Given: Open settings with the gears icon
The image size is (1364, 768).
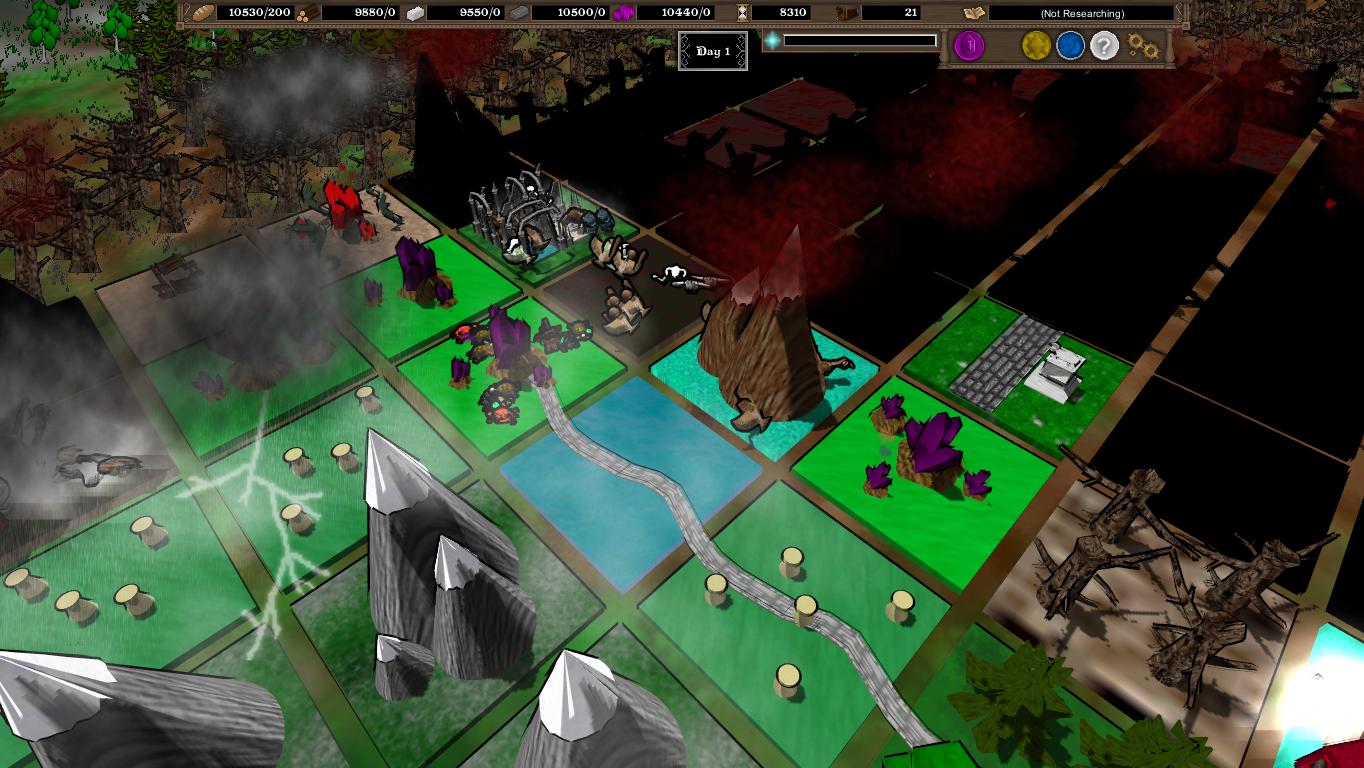Looking at the screenshot, I should (1143, 46).
